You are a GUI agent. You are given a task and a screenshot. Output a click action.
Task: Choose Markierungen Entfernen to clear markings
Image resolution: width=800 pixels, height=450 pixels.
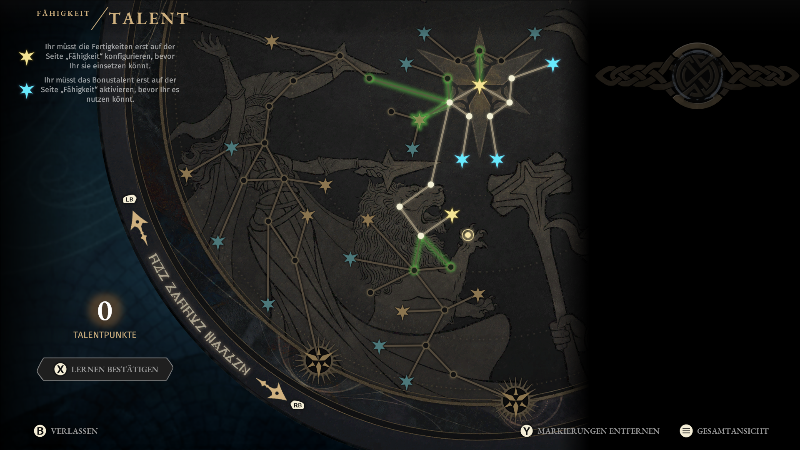[x=590, y=431]
